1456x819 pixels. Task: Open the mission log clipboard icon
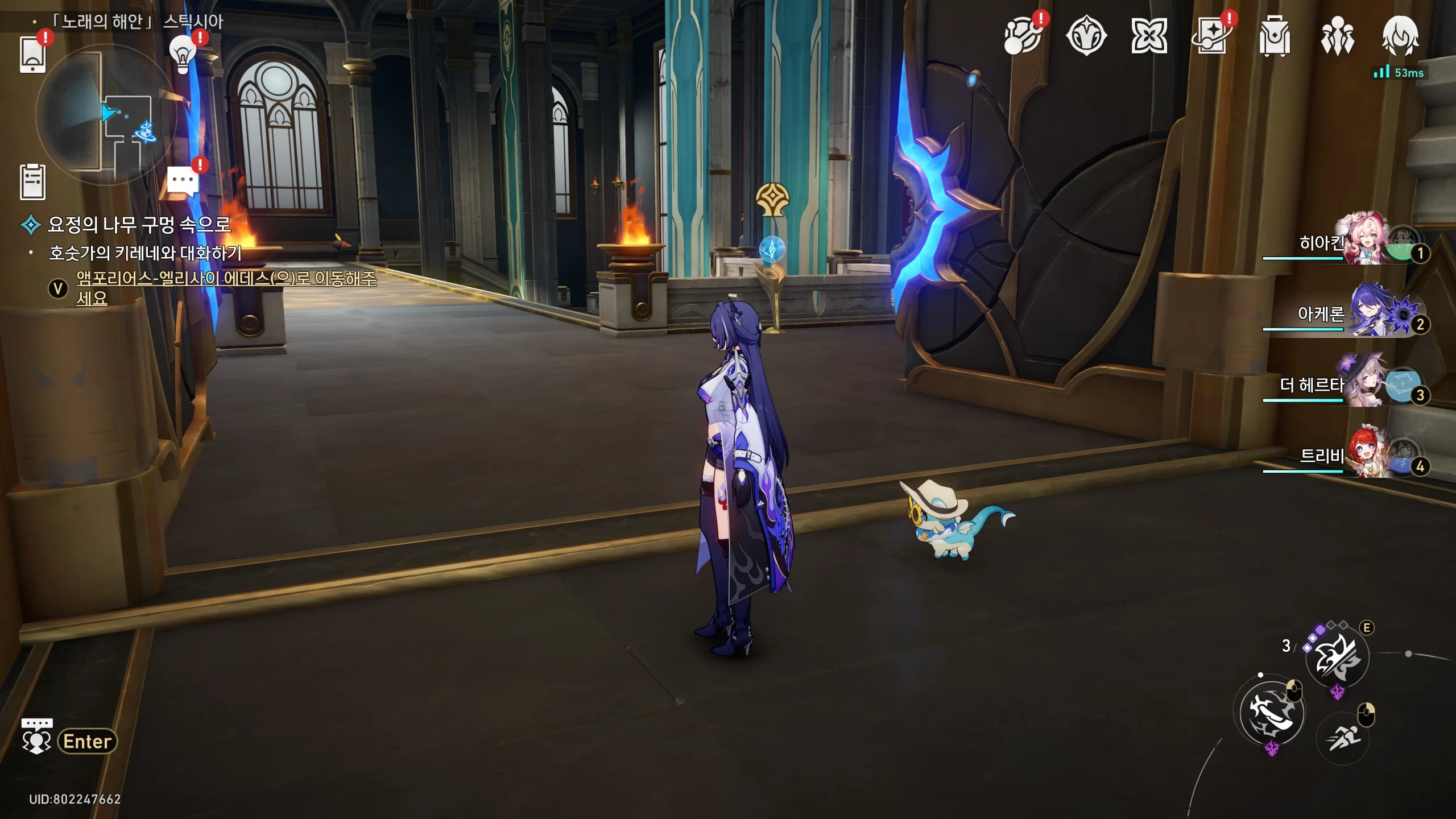point(32,182)
